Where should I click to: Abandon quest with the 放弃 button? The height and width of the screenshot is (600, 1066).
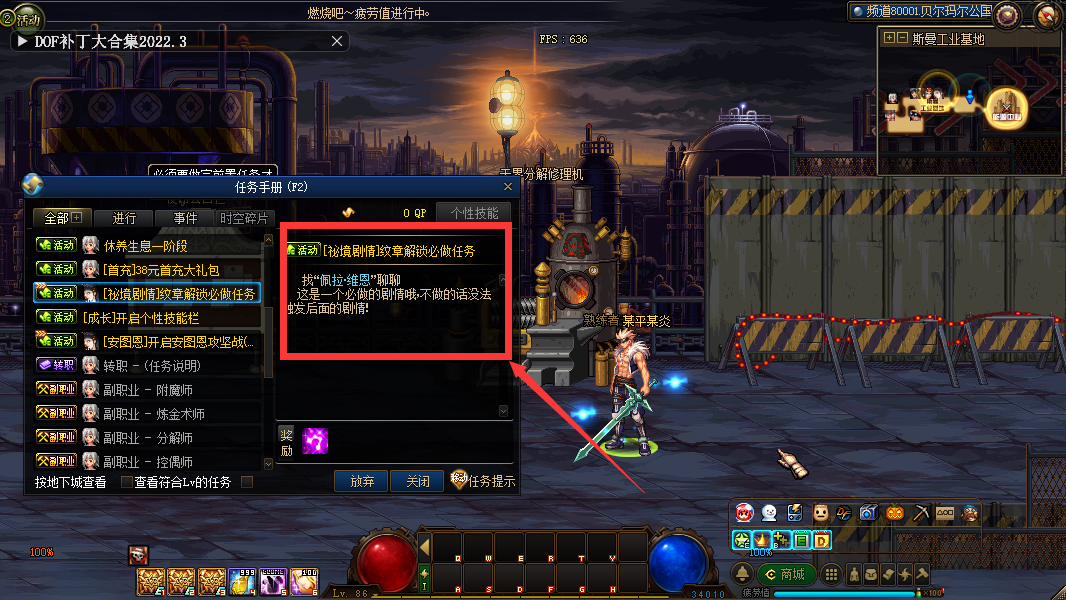361,481
